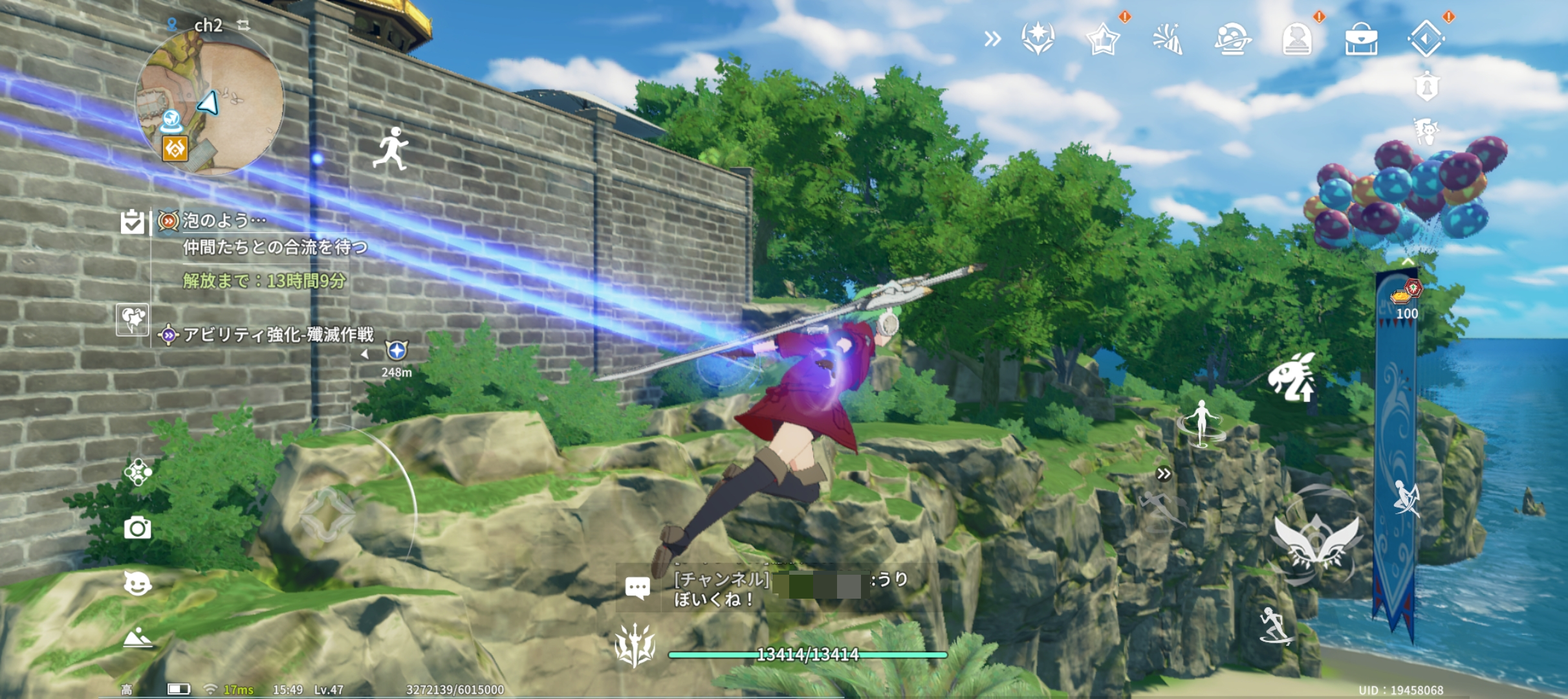
Task: Collapse the top menu with double arrows
Action: 992,39
